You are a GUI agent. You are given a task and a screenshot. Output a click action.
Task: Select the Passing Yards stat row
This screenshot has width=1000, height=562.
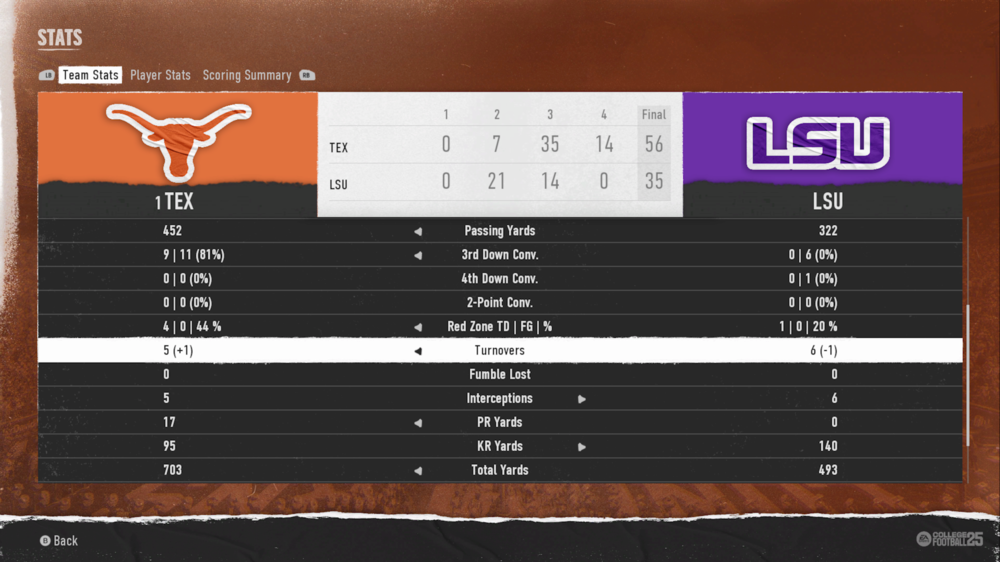pyautogui.click(x=500, y=231)
